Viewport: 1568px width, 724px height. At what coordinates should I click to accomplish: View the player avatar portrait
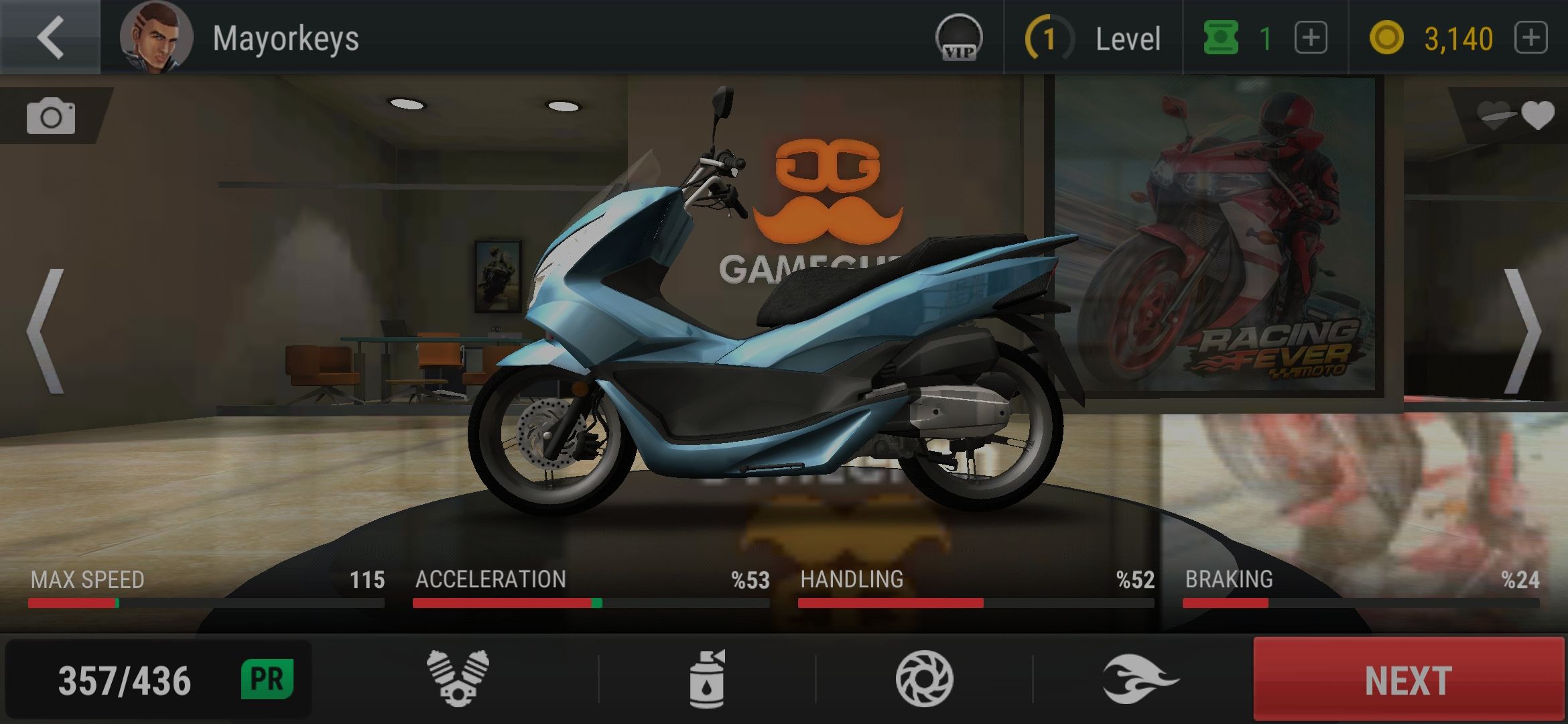tap(158, 37)
